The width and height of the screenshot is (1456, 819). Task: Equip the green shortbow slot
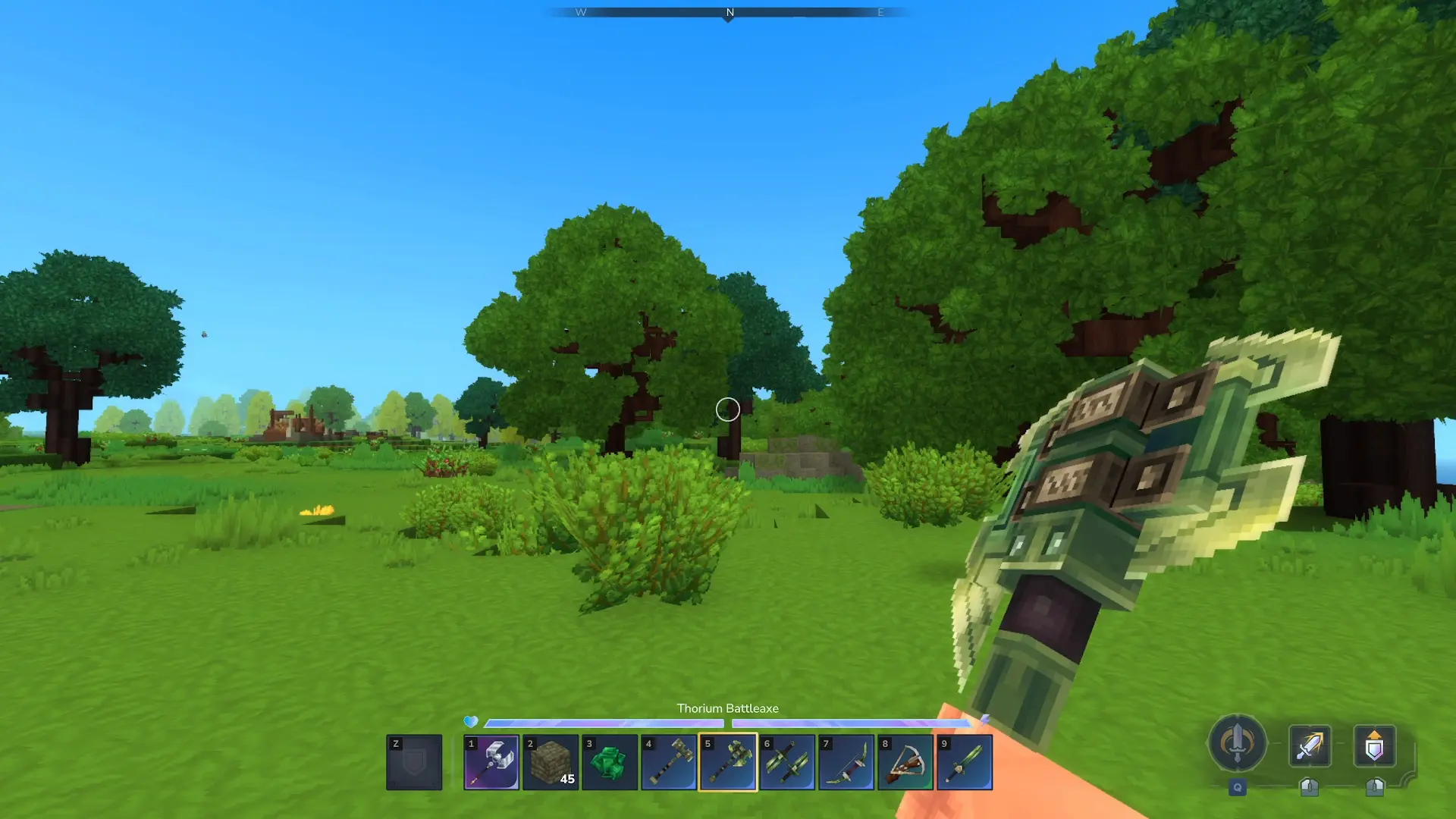(846, 762)
